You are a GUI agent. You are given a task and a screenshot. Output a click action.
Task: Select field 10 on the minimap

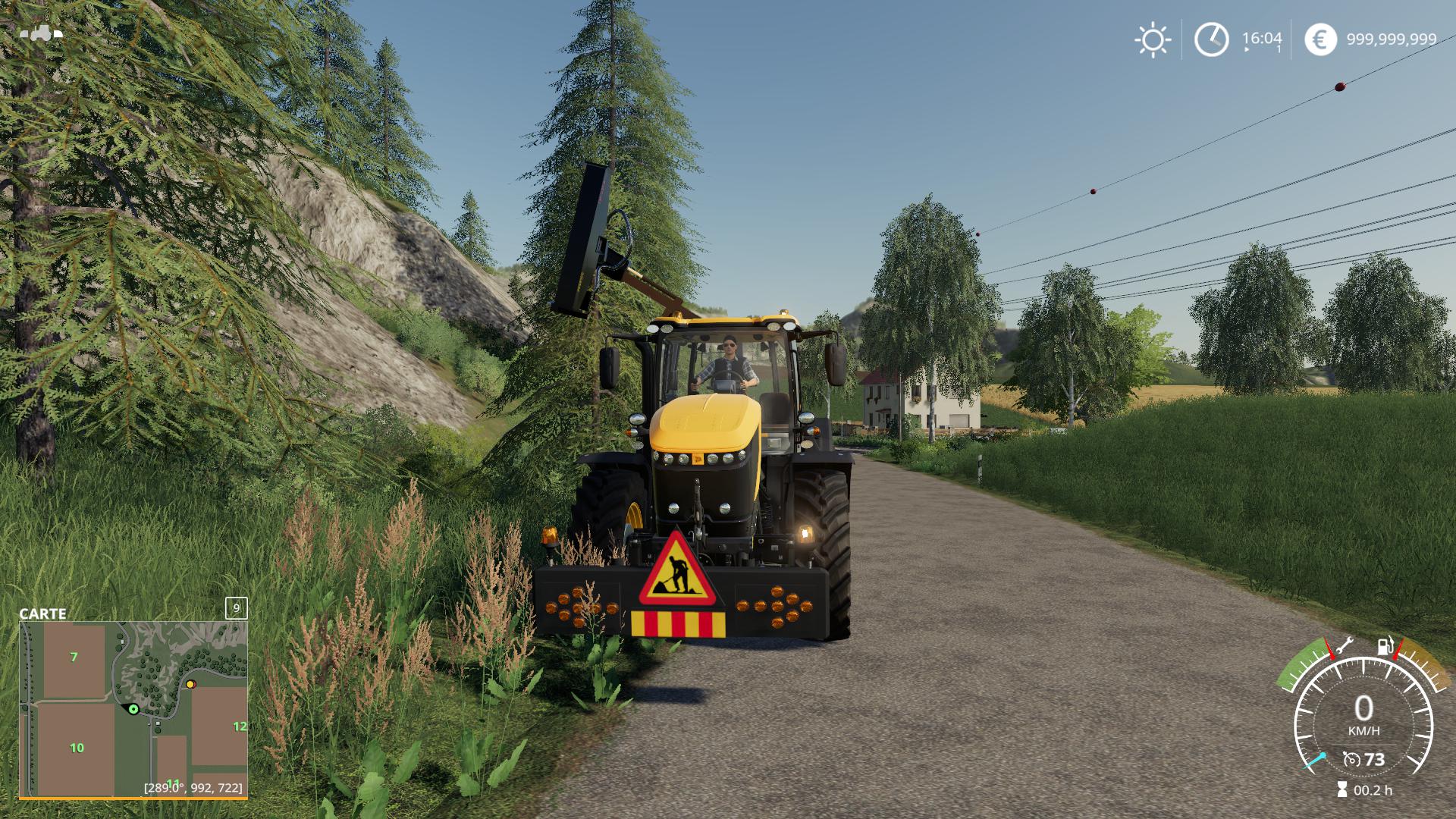tap(77, 748)
